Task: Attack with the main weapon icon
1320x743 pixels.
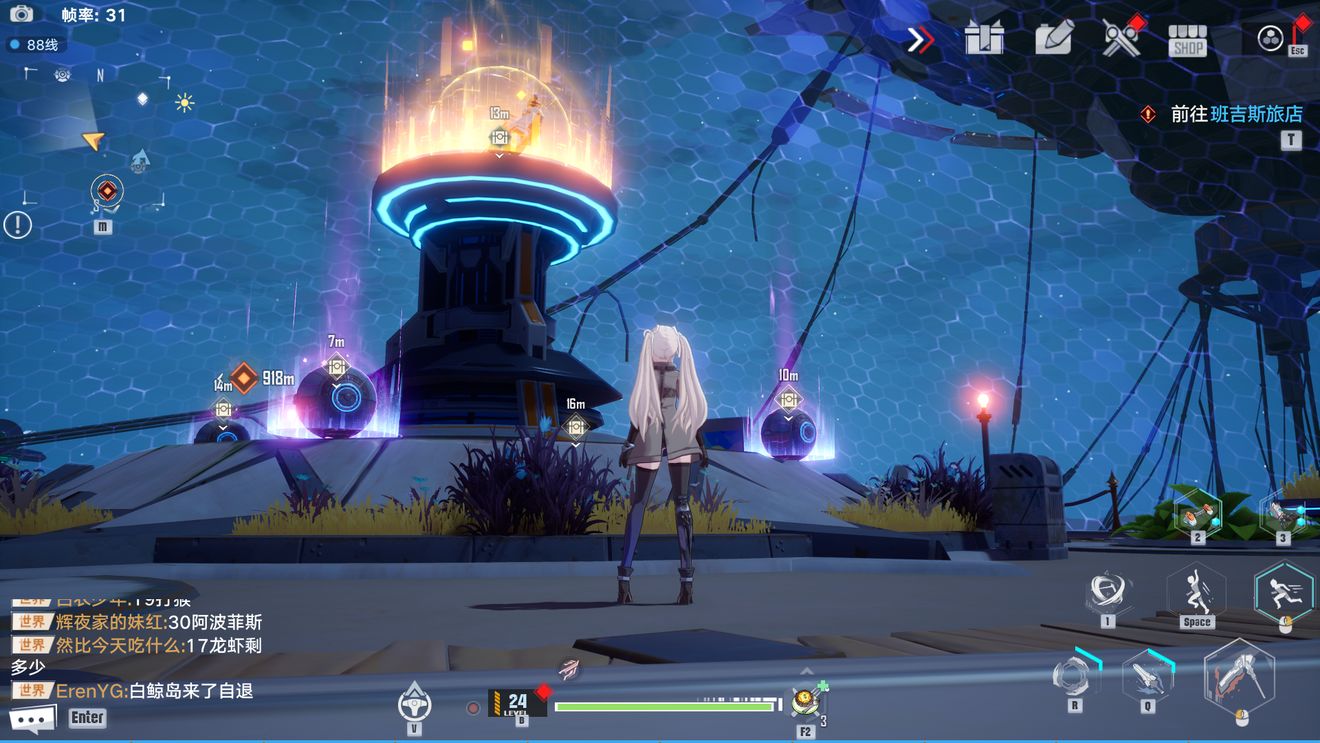Action: pos(1240,677)
